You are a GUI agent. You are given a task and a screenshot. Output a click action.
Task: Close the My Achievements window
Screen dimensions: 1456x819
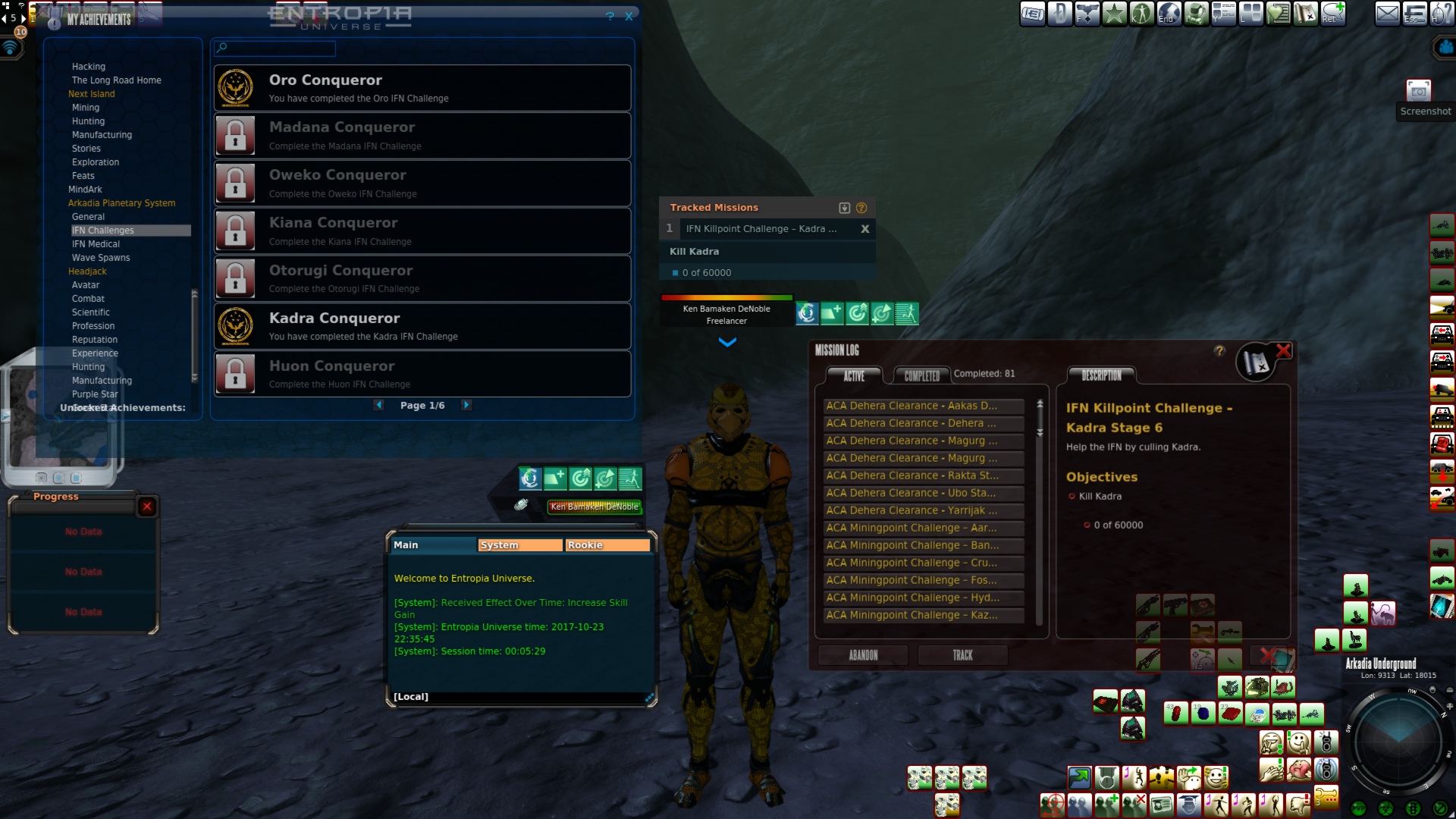pyautogui.click(x=629, y=17)
